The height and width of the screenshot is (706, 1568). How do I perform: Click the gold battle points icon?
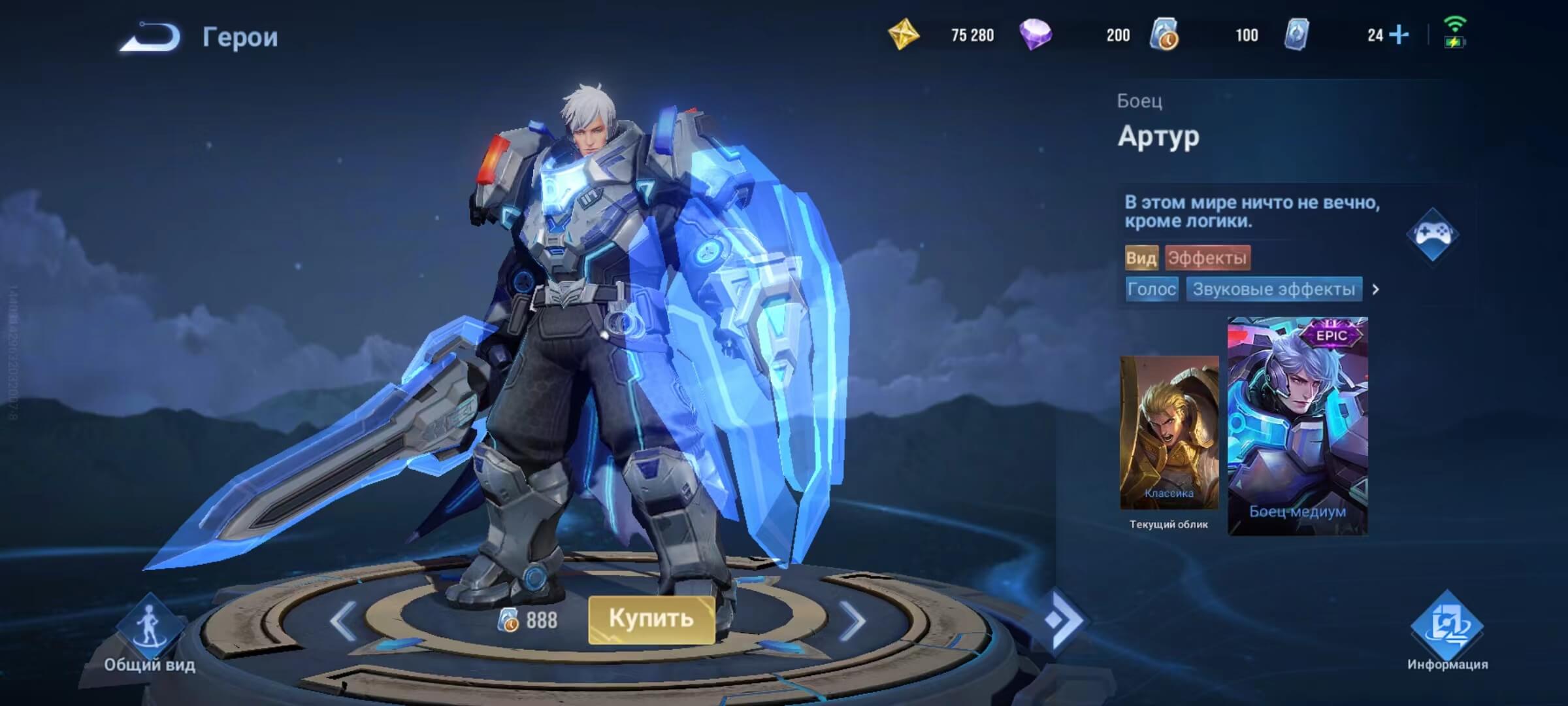[904, 35]
